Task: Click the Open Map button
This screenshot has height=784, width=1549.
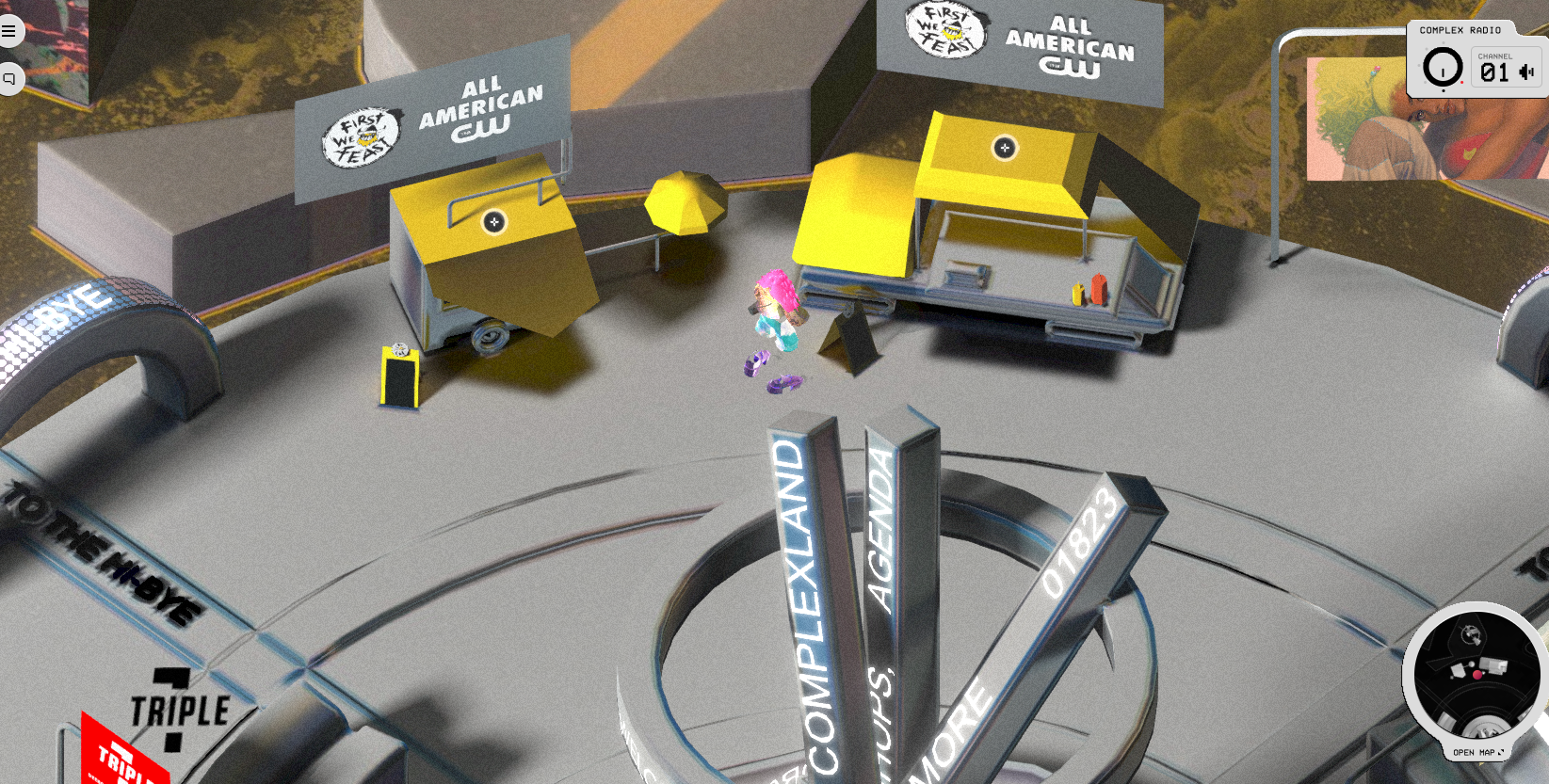Action: (1477, 752)
